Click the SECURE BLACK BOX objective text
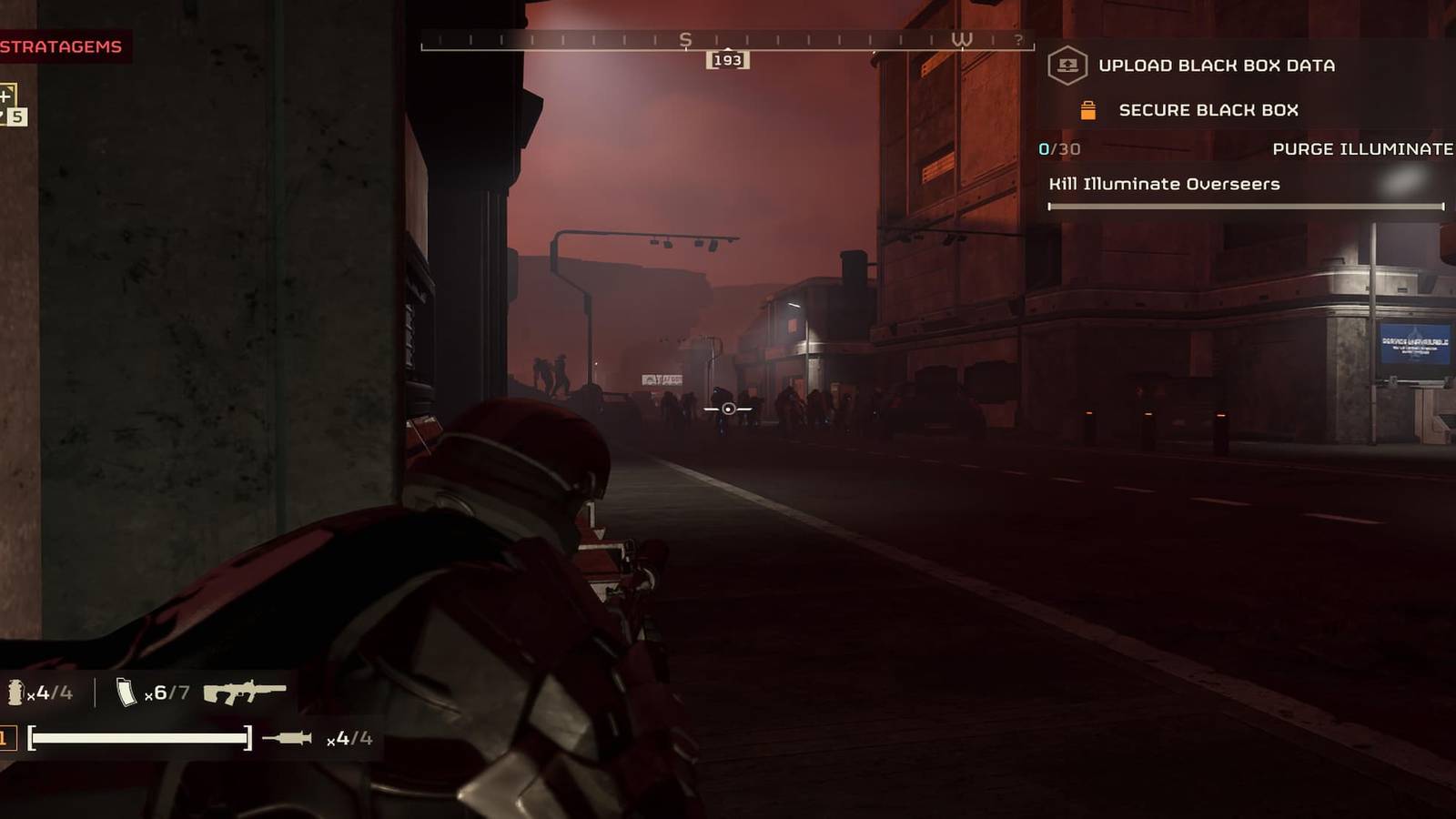This screenshot has height=819, width=1456. coord(1208,110)
